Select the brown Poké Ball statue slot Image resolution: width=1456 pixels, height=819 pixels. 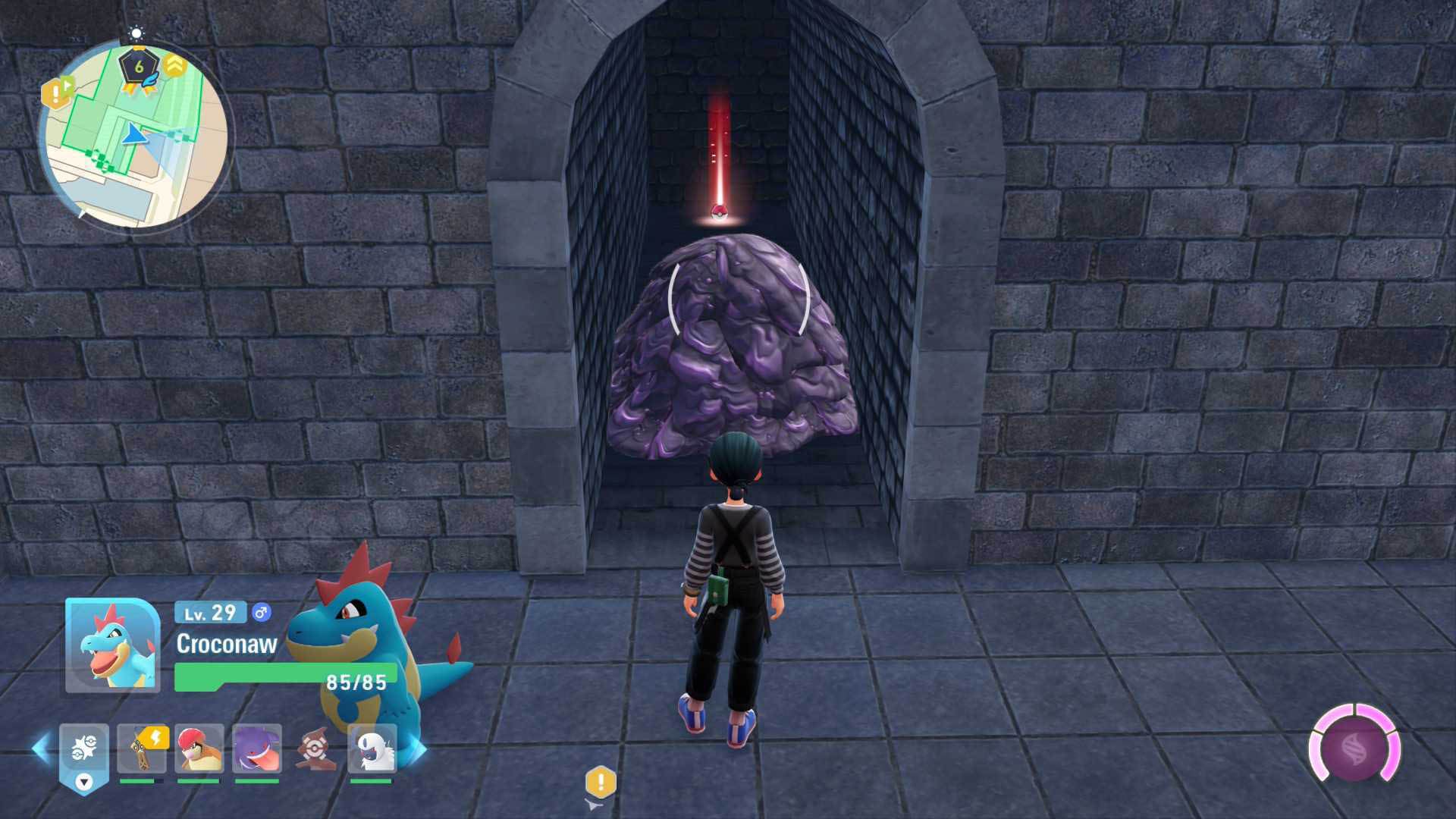[x=313, y=749]
